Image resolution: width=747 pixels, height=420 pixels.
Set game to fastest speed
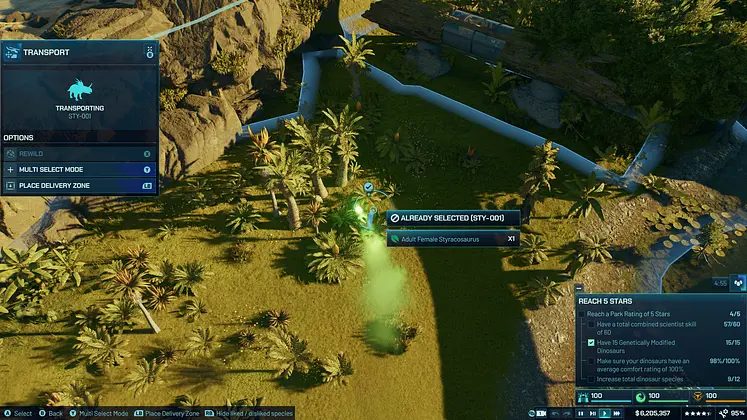[x=616, y=411]
